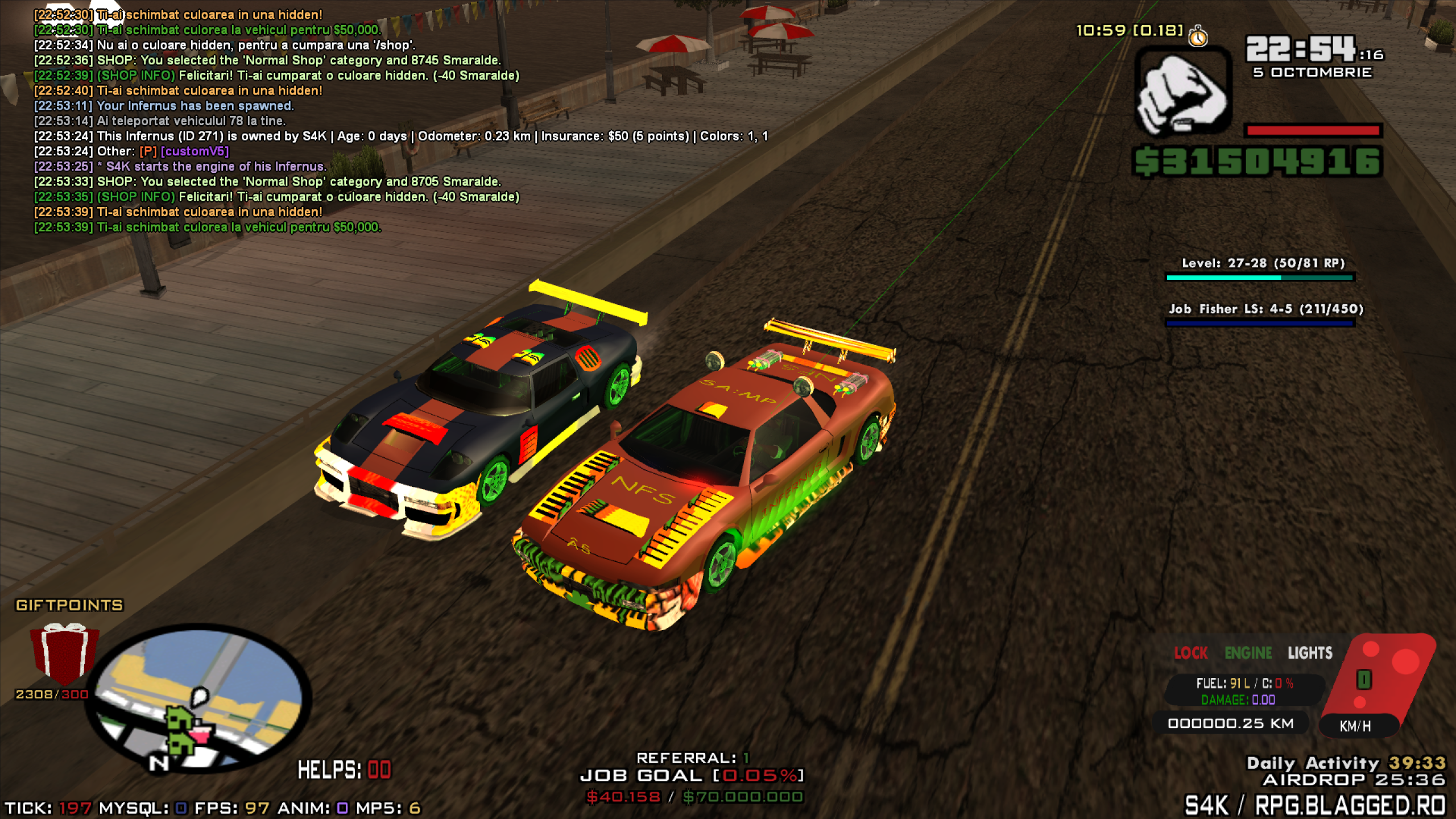Toggle the ENGINE vehicle indicator
The image size is (1456, 819).
[x=1248, y=653]
